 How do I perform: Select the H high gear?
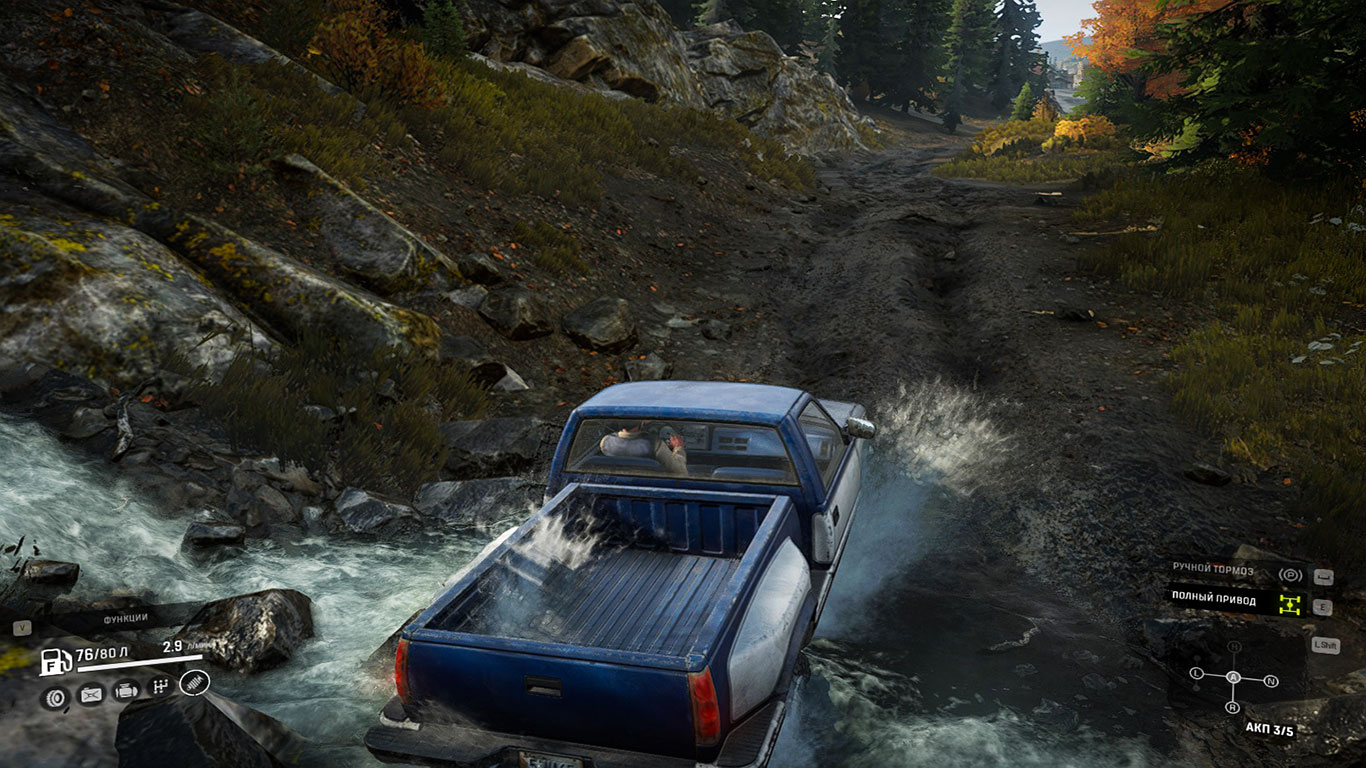tap(1234, 647)
